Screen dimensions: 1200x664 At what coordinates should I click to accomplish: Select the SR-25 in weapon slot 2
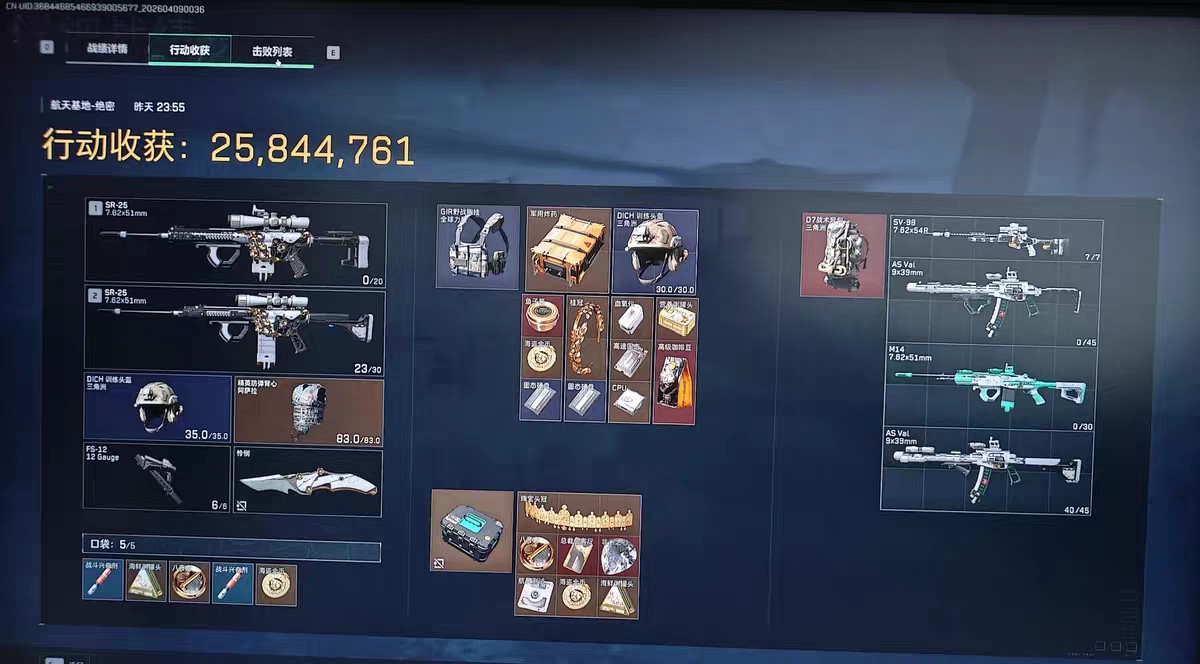[x=236, y=330]
